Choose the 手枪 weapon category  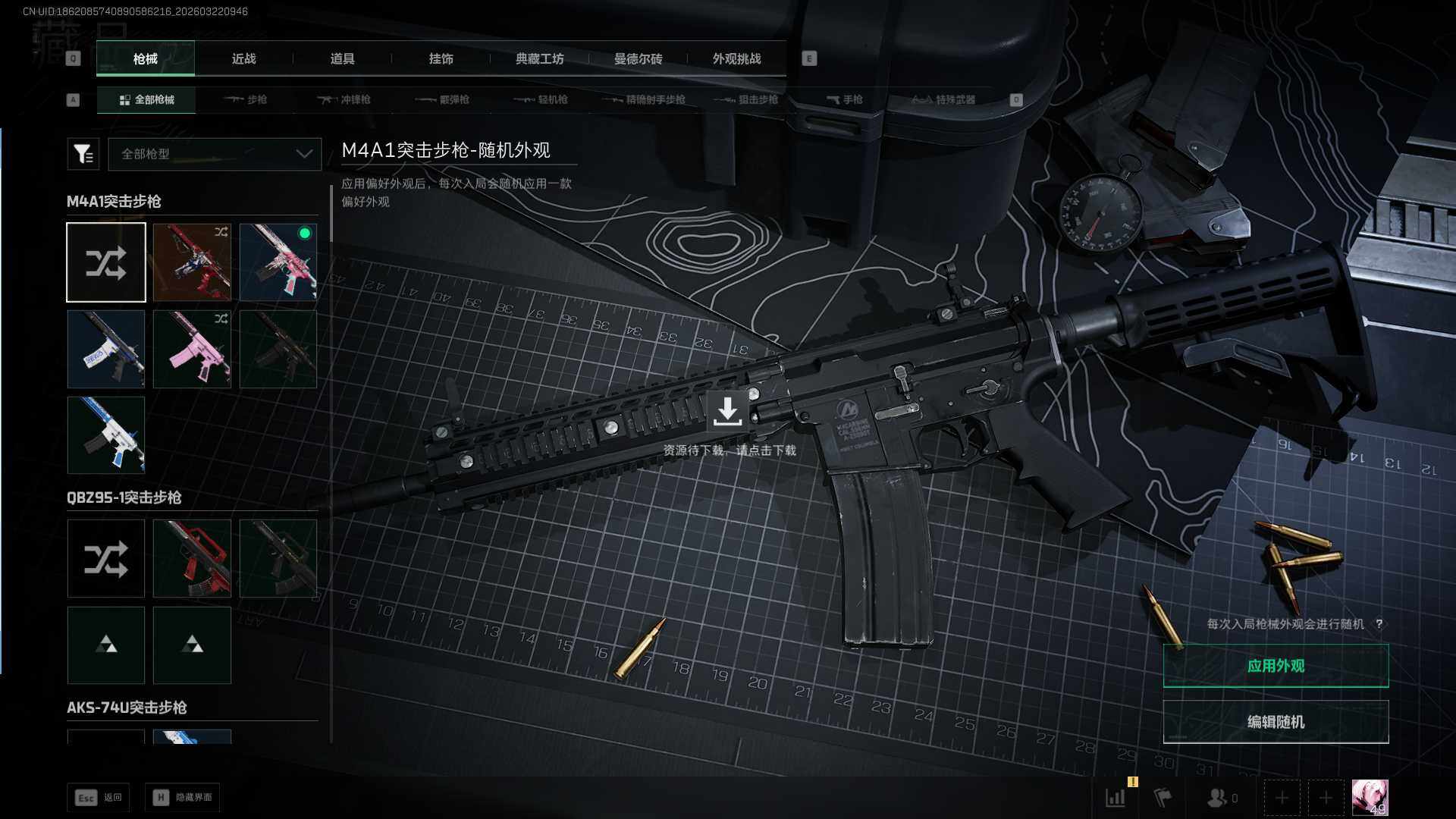[x=844, y=100]
